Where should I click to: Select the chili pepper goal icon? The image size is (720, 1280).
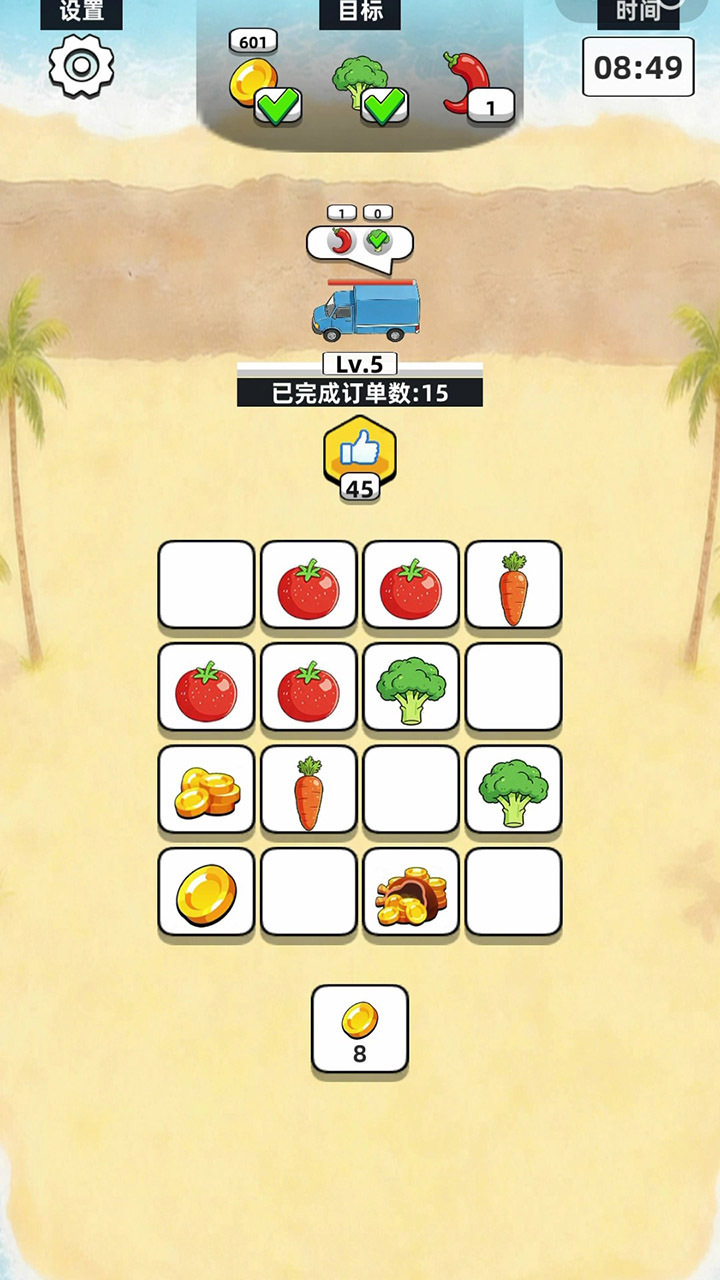click(x=468, y=82)
